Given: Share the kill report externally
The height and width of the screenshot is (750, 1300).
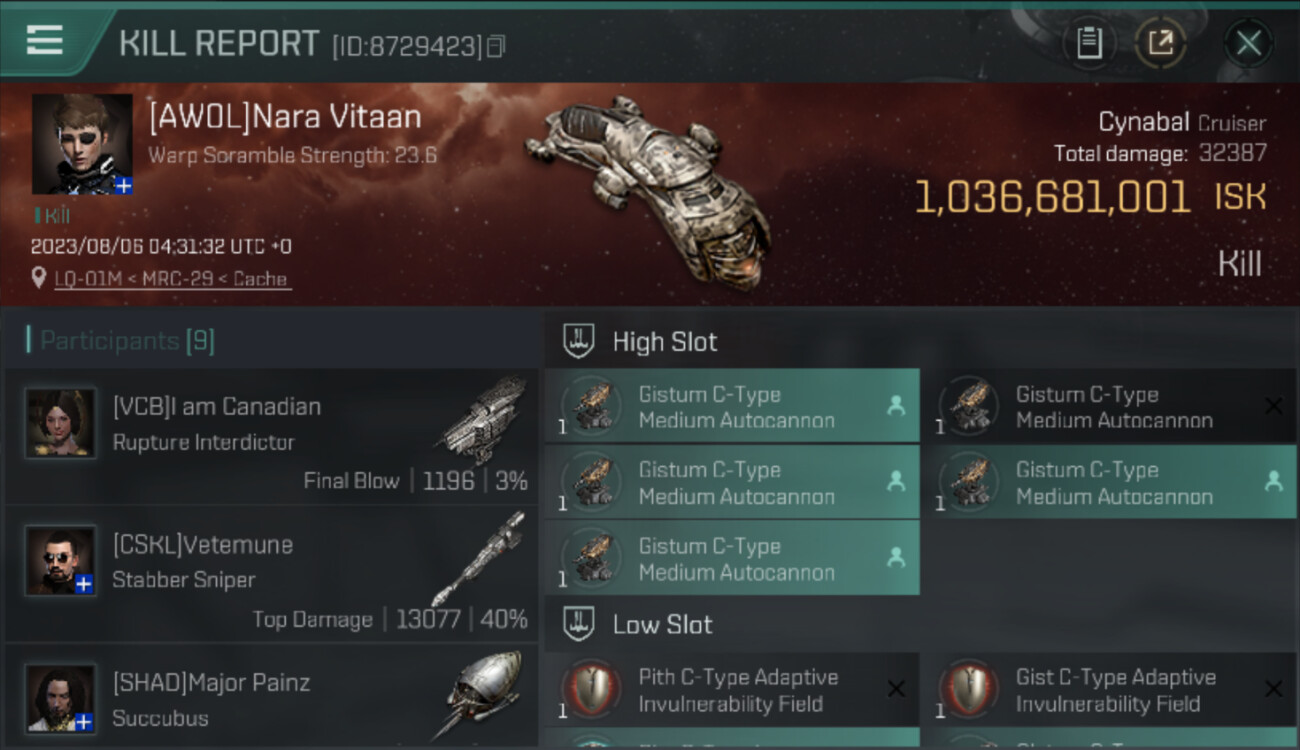Looking at the screenshot, I should point(1161,43).
